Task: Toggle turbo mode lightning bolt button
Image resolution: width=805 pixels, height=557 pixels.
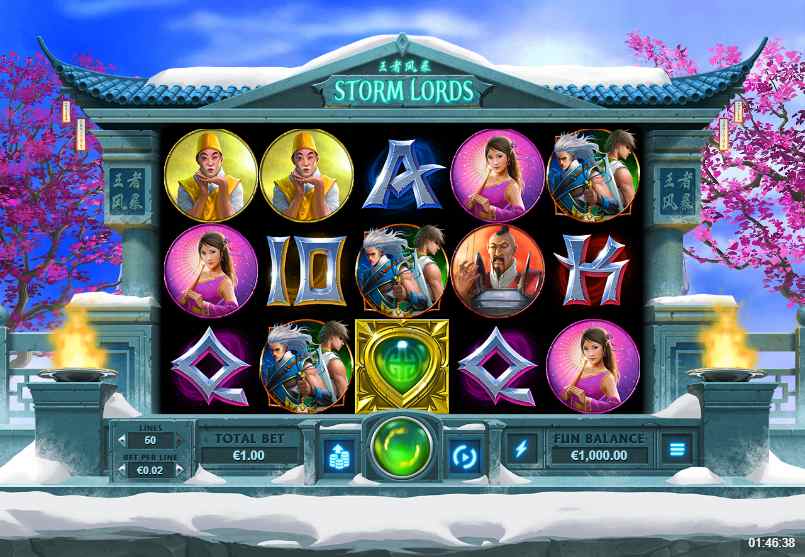Action: click(521, 448)
